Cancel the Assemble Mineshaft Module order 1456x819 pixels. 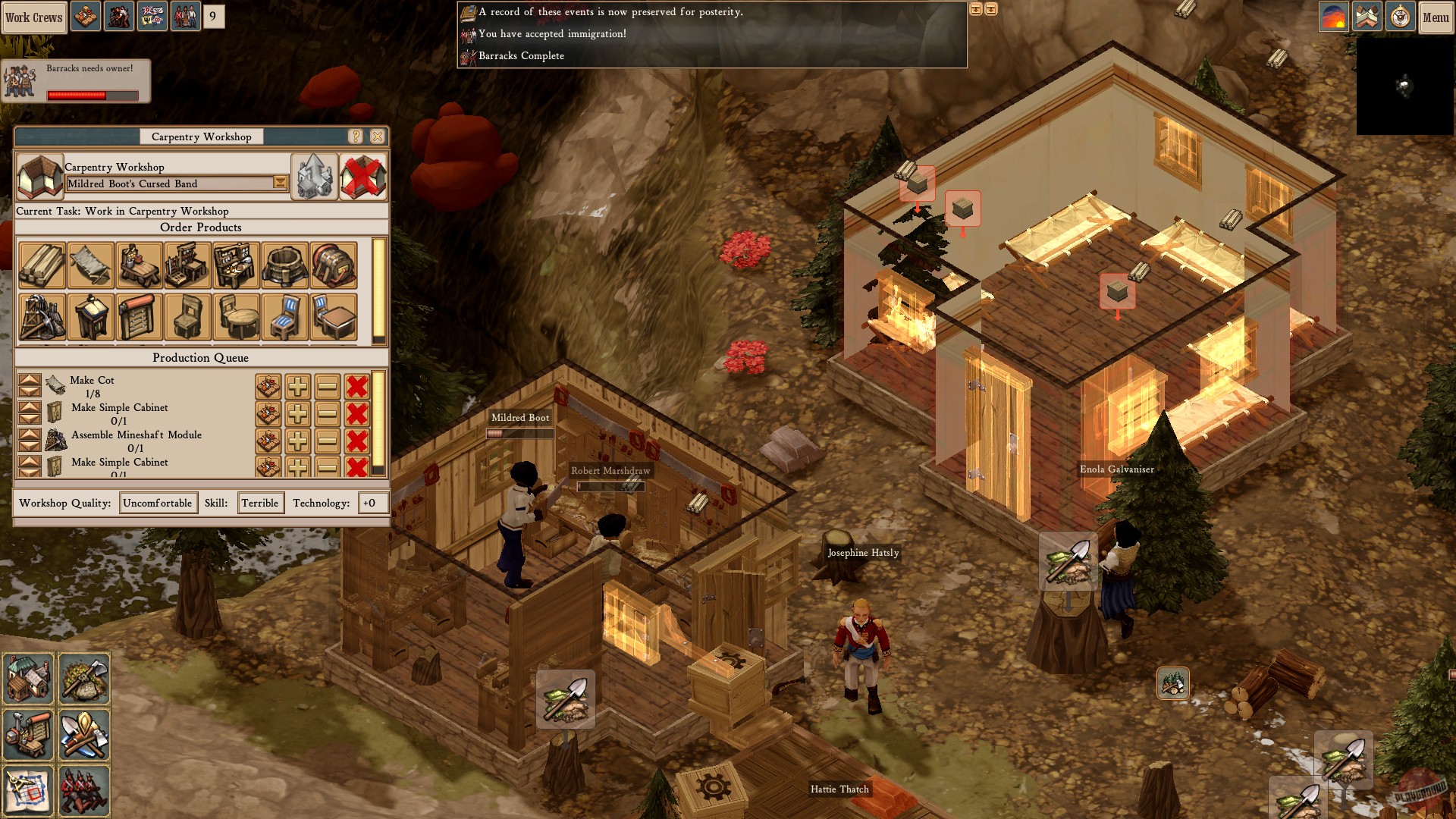tap(356, 441)
